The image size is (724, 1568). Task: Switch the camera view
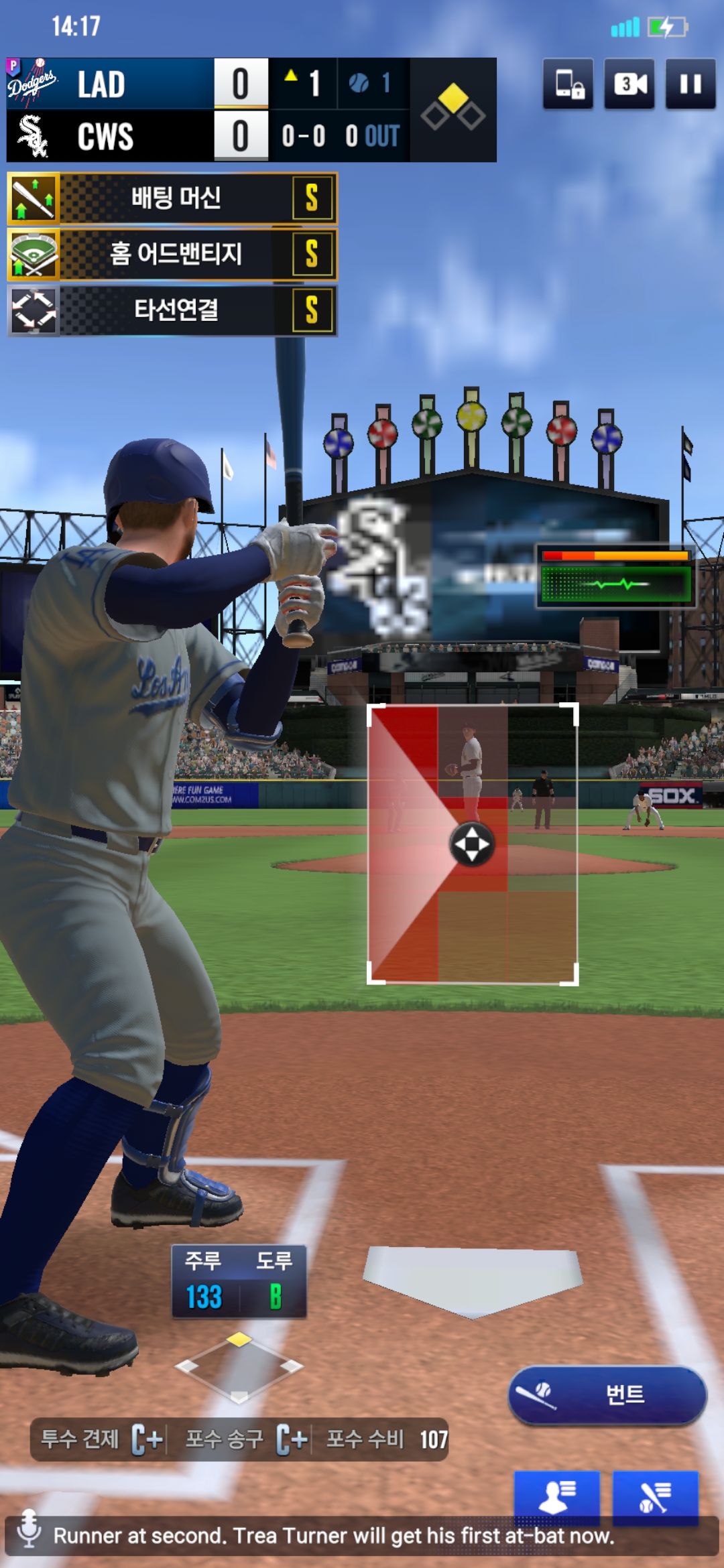629,84
